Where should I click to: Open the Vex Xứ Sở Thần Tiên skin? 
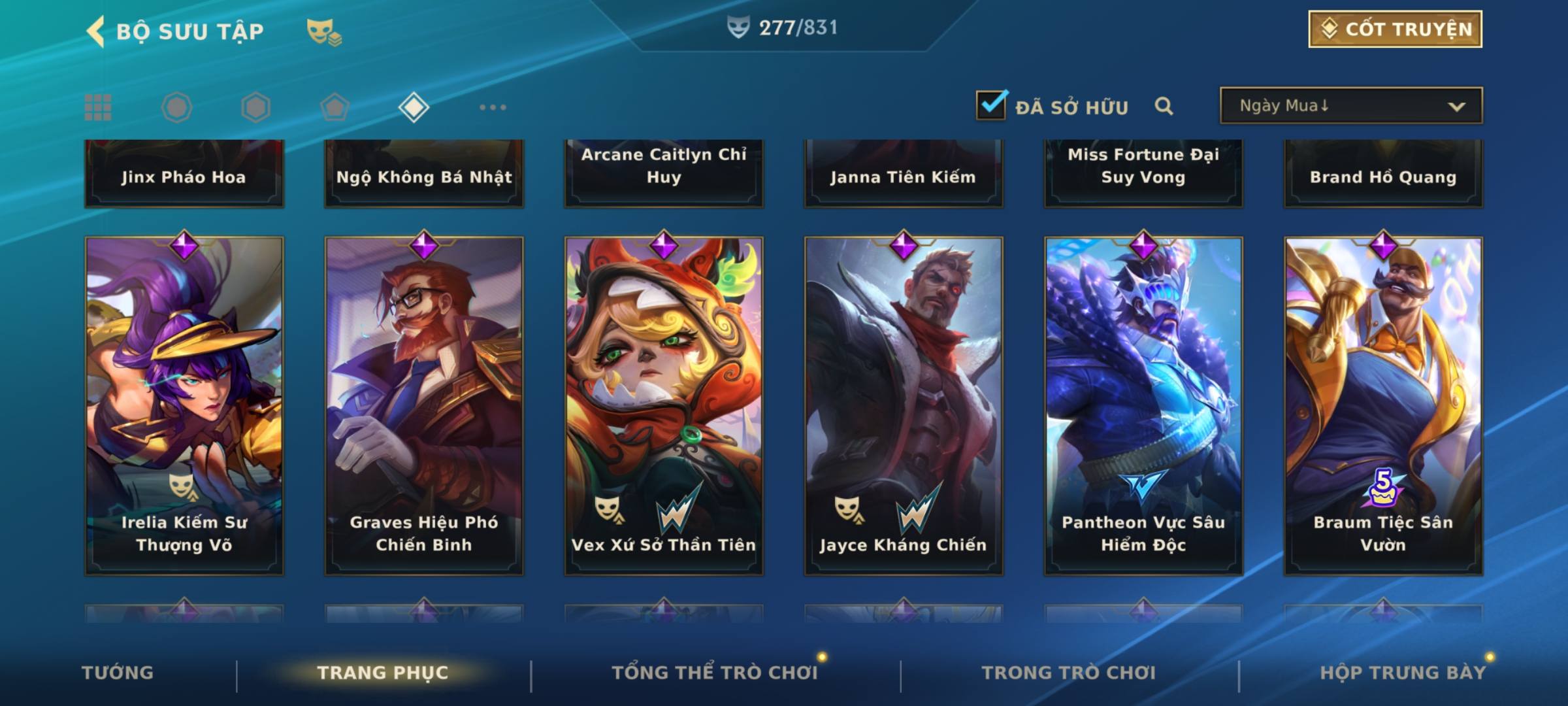664,405
